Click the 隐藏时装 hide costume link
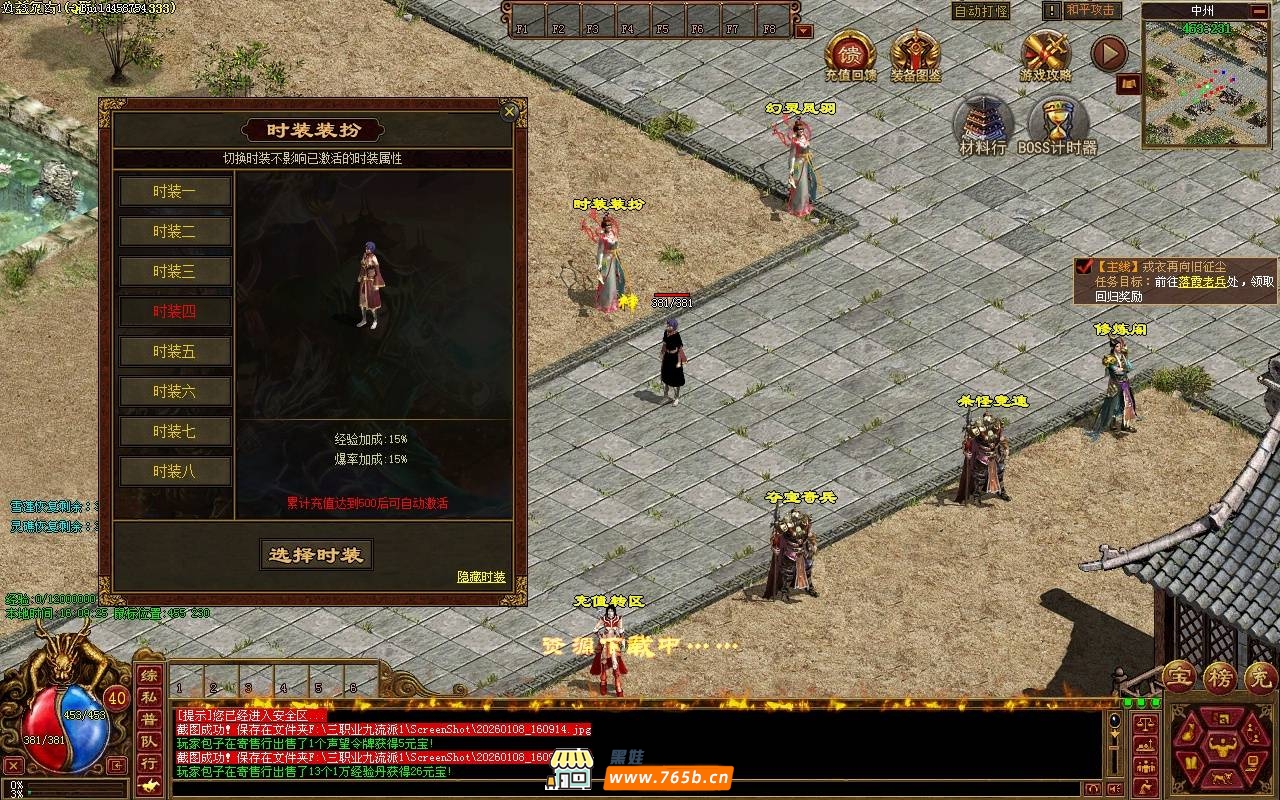The image size is (1280, 800). (481, 577)
